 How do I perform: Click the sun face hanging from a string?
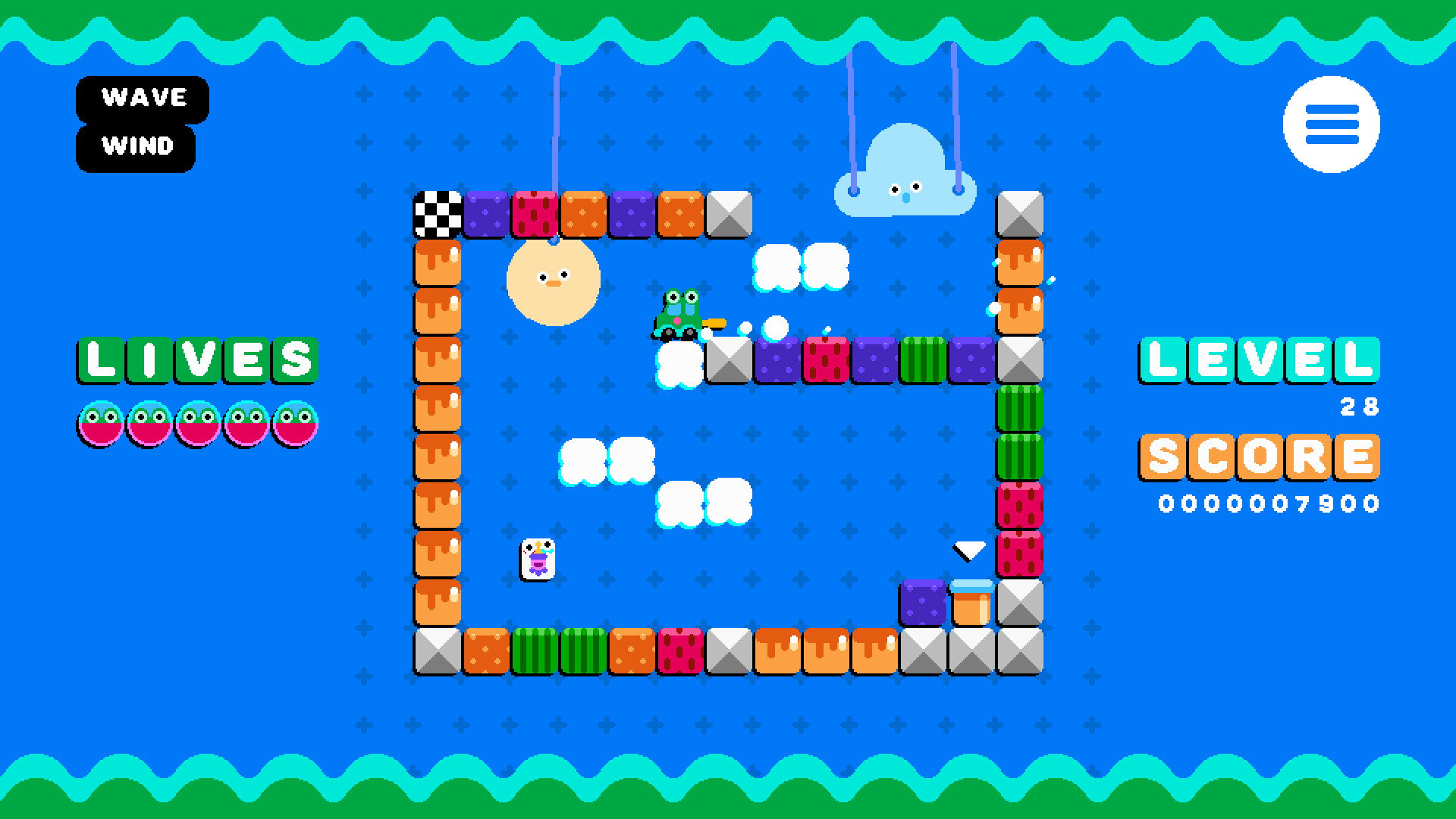(551, 281)
